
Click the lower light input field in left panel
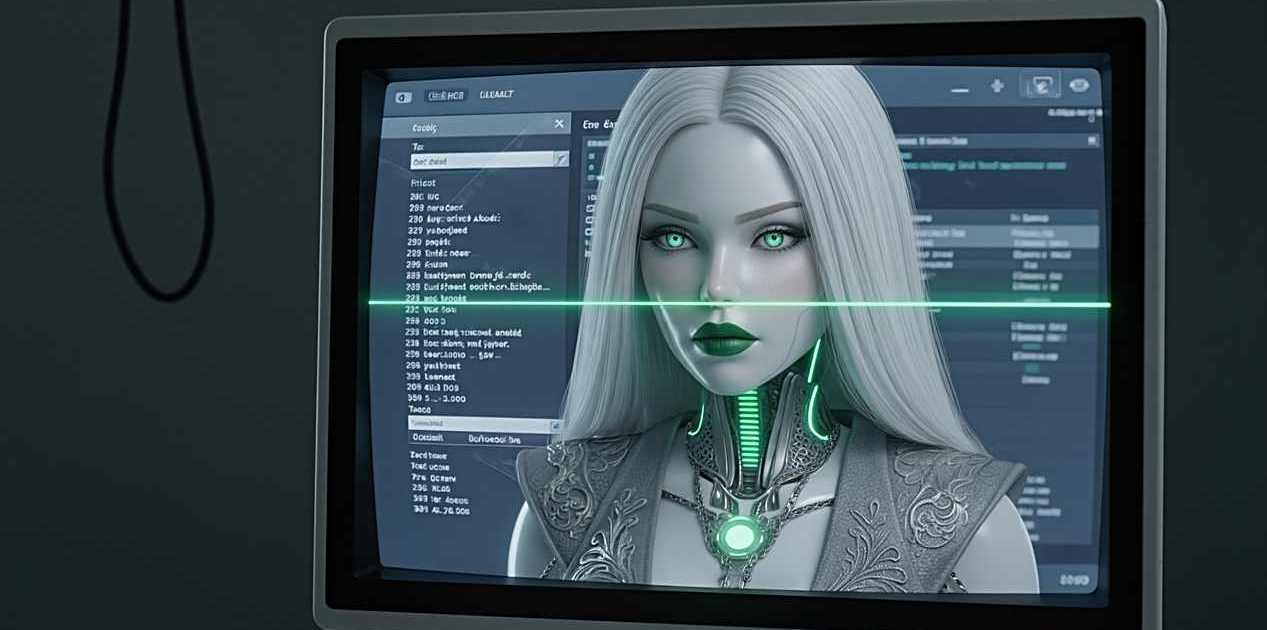point(480,424)
